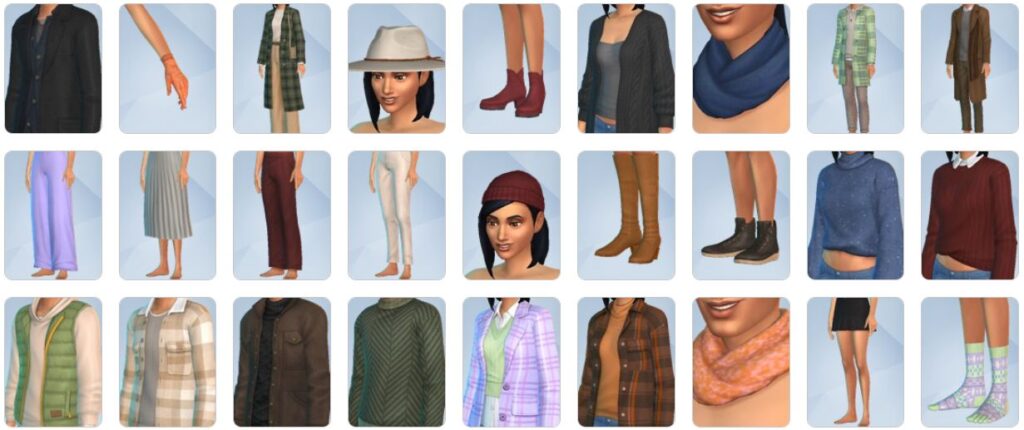Viewport: 1024px width, 430px height.
Task: Select the long brown coat outfit
Action: coord(969,68)
